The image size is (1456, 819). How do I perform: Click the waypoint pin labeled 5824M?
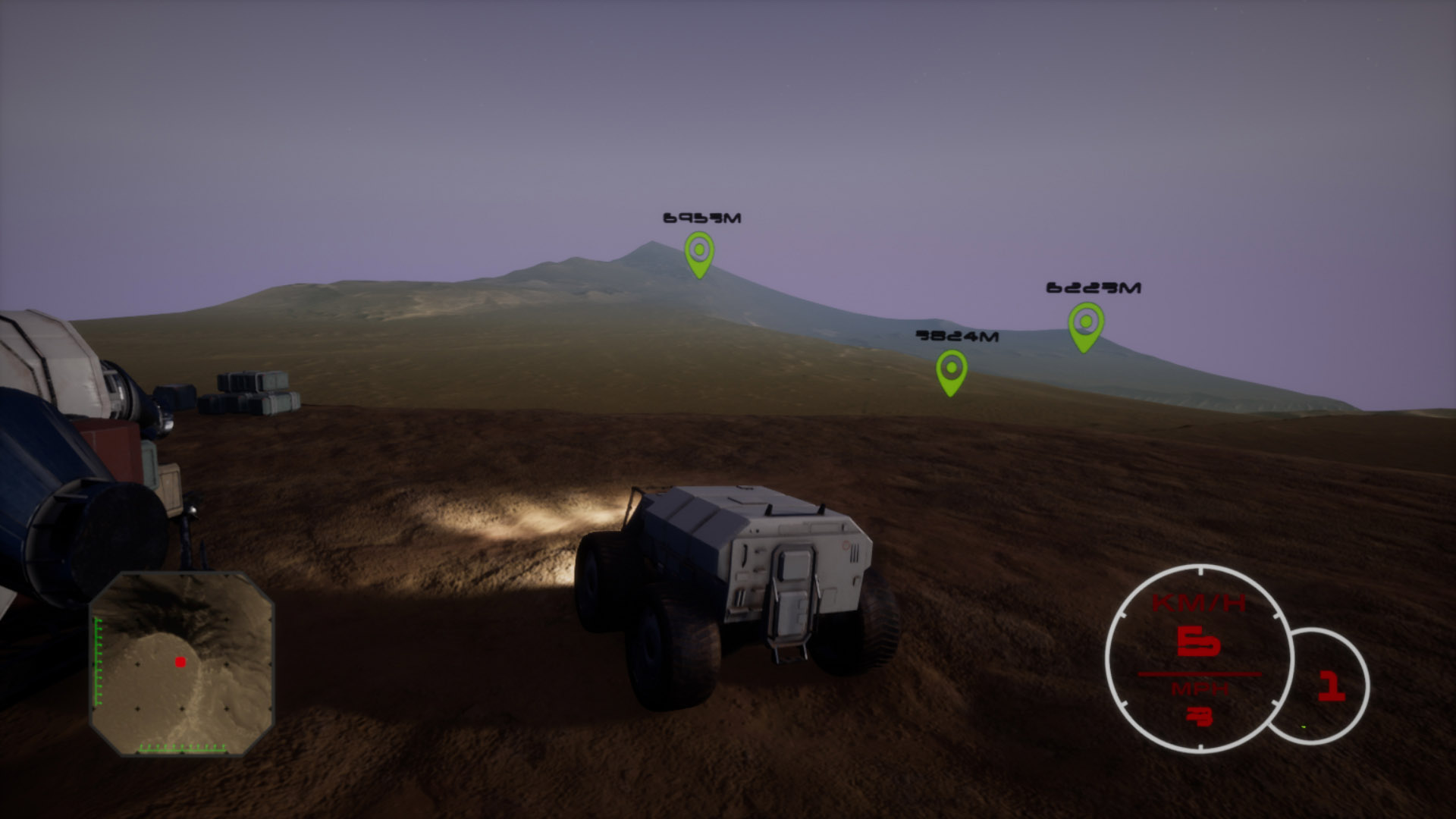click(x=951, y=371)
